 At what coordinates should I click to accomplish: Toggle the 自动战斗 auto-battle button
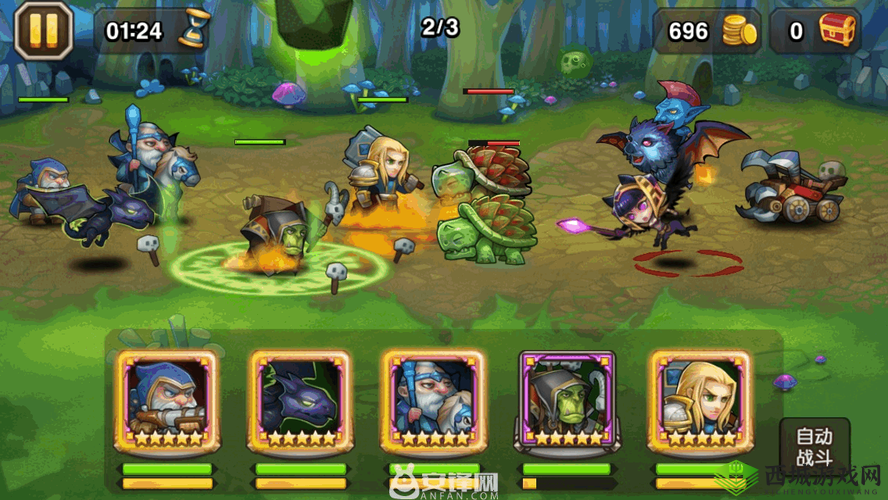[813, 448]
